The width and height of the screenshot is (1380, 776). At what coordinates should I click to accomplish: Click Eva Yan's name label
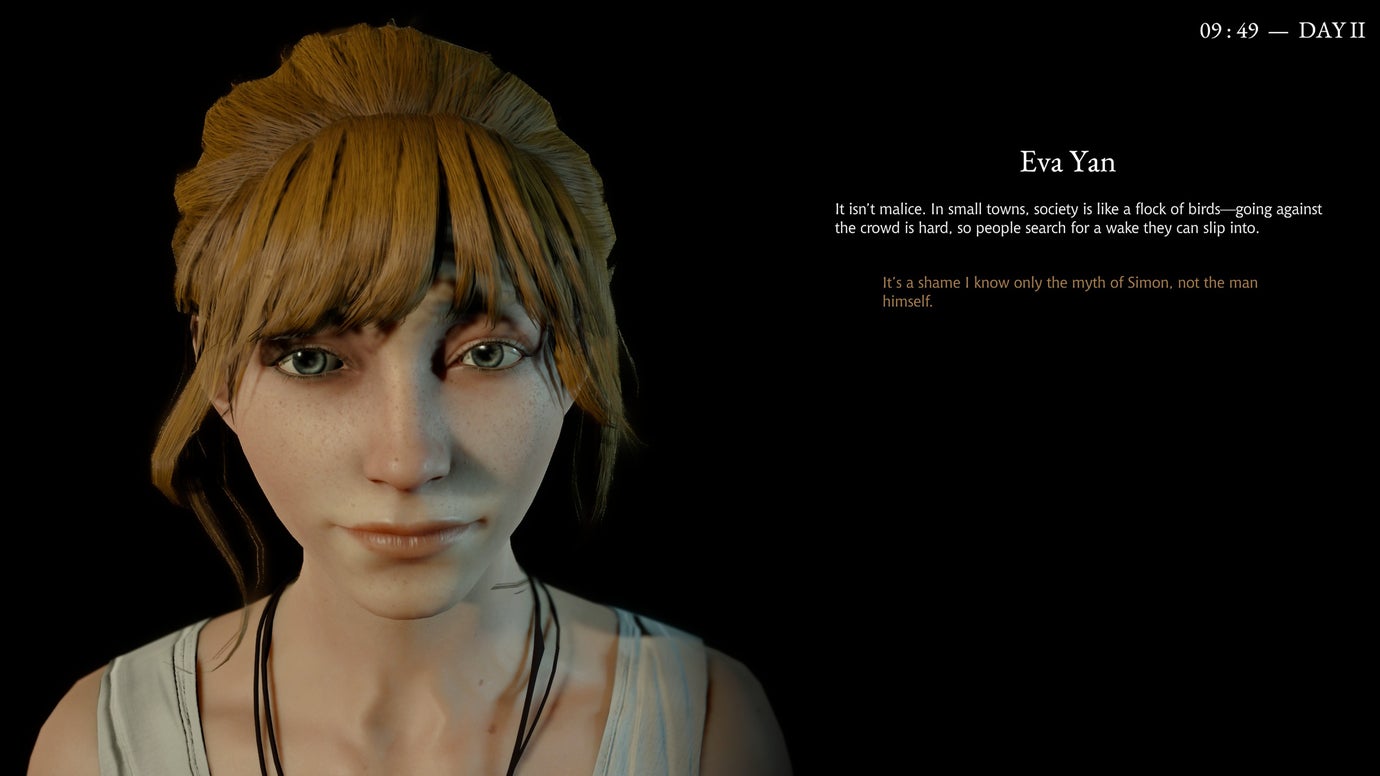(1066, 162)
